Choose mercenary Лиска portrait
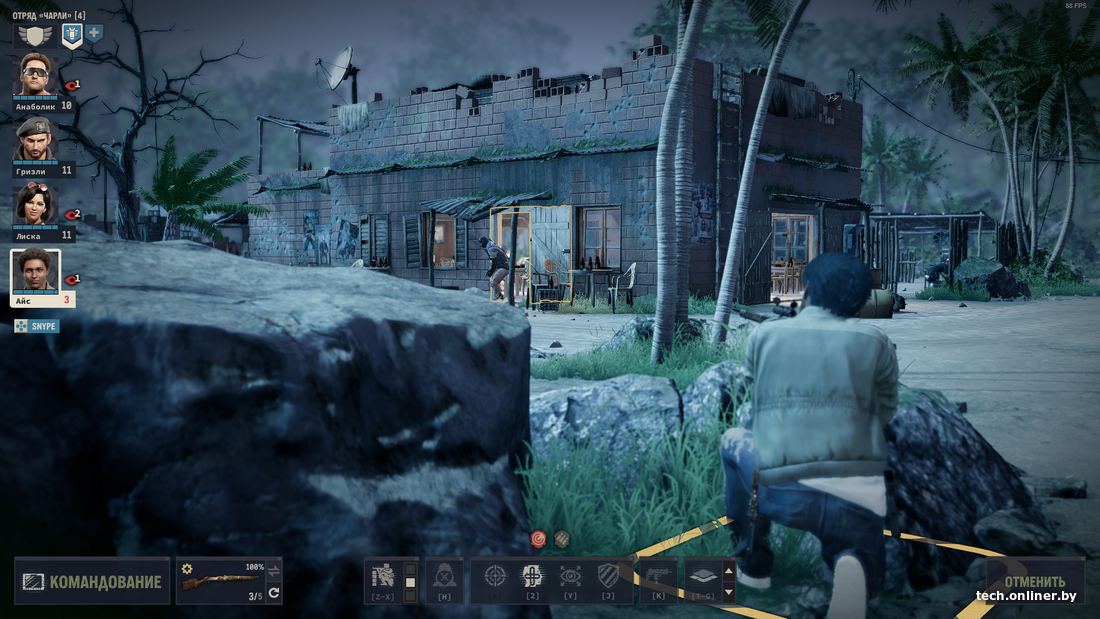The image size is (1100, 619). click(x=35, y=204)
